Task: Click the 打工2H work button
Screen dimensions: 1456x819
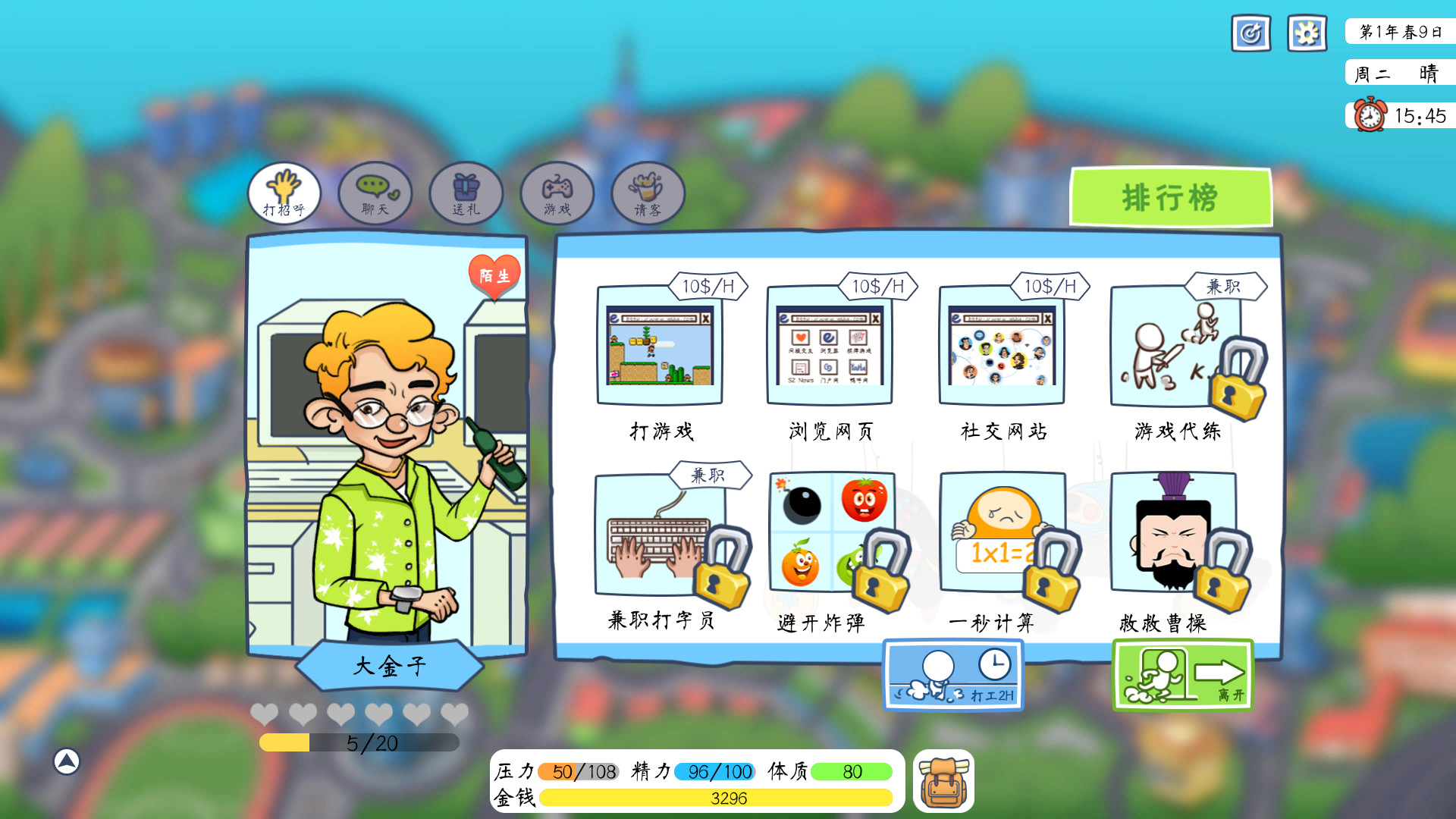Action: (953, 675)
